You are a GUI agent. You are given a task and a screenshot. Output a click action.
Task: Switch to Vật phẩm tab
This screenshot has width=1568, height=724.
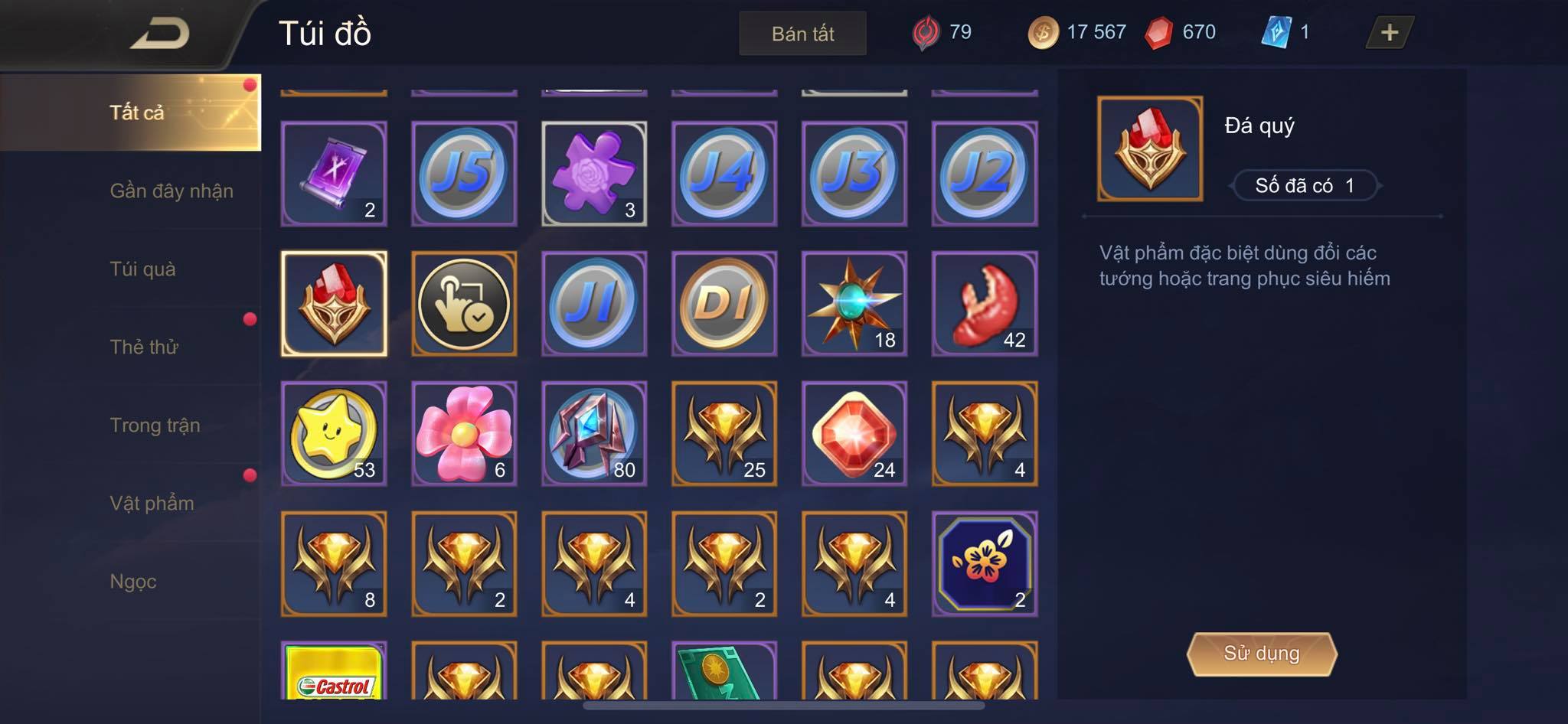152,504
